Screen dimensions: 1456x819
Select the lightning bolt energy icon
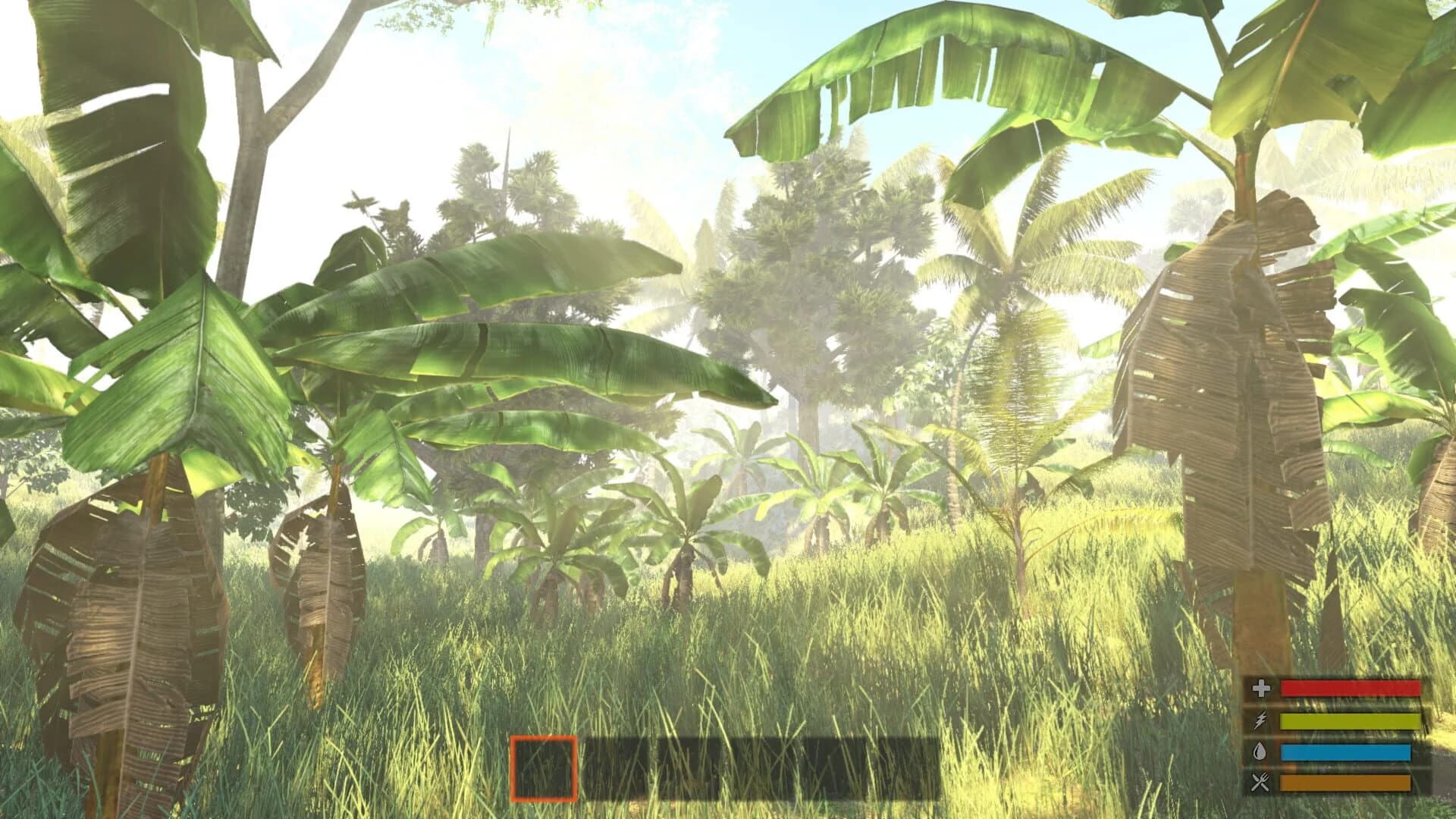(x=1259, y=721)
